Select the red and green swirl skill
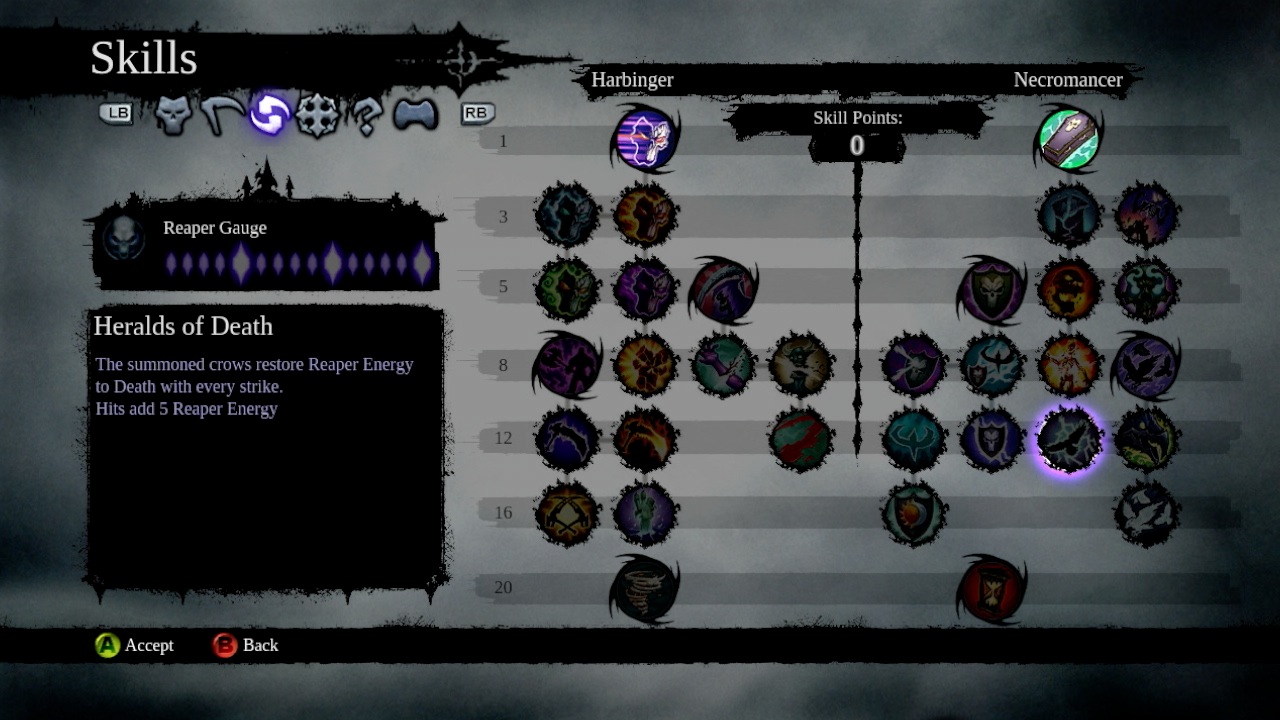Screen dimensions: 1280x720 [x=800, y=439]
